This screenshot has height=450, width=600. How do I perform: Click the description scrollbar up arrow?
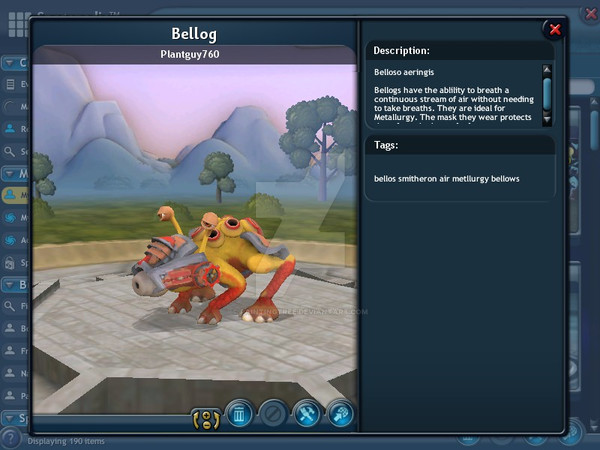pyautogui.click(x=547, y=69)
